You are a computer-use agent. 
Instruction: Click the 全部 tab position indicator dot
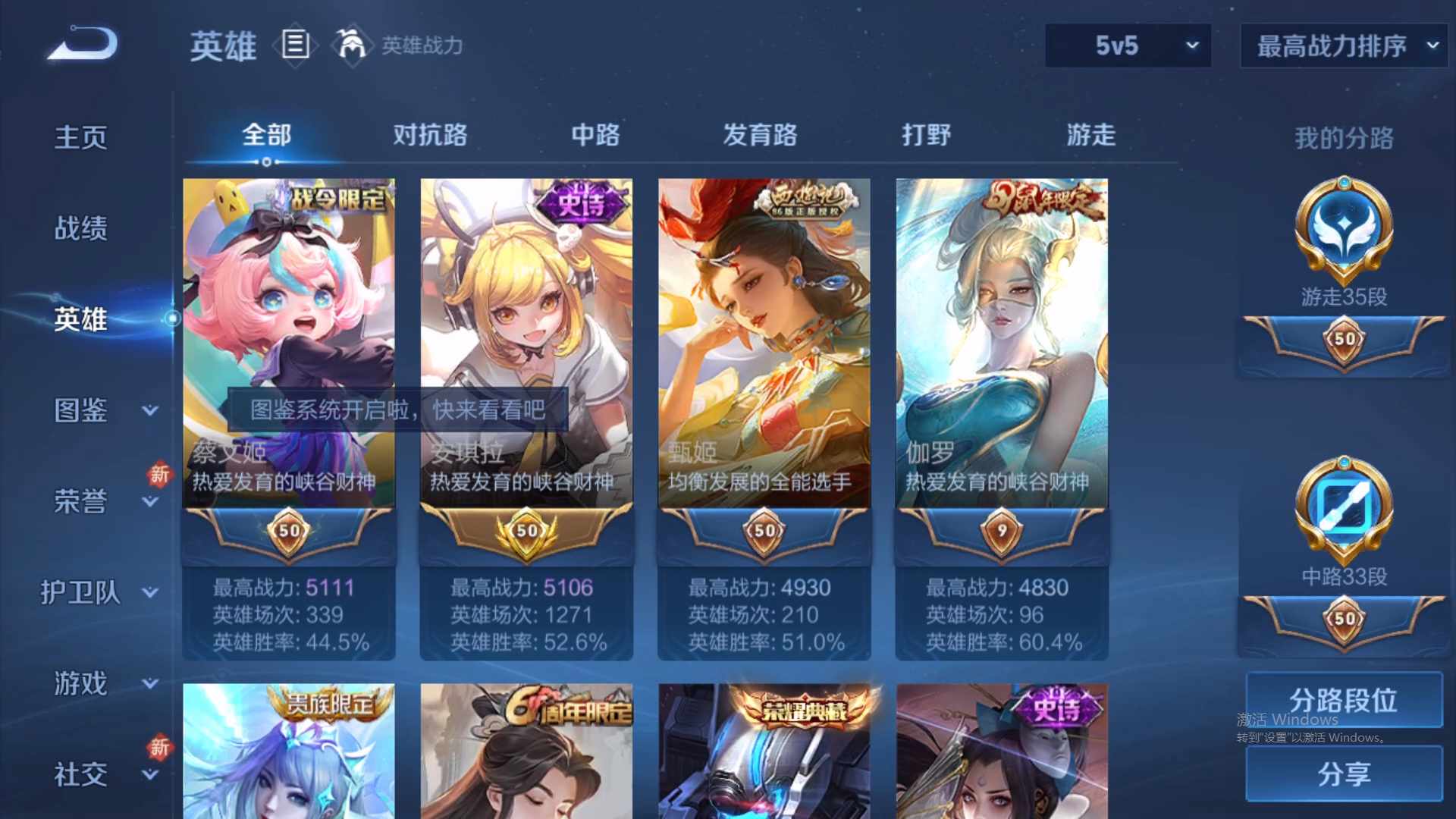(x=266, y=162)
